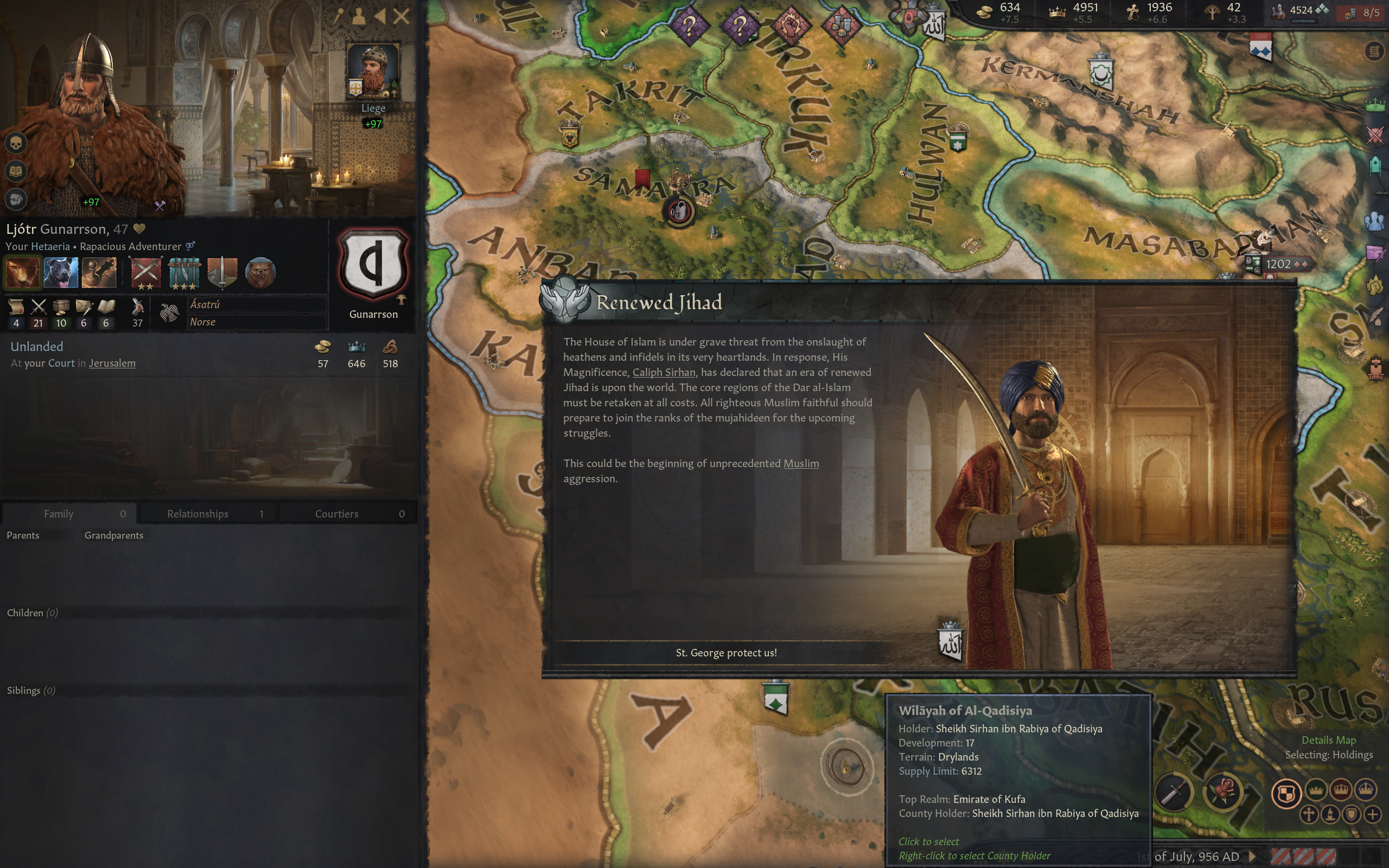Click the skull icon beside the portrait

pyautogui.click(x=16, y=142)
